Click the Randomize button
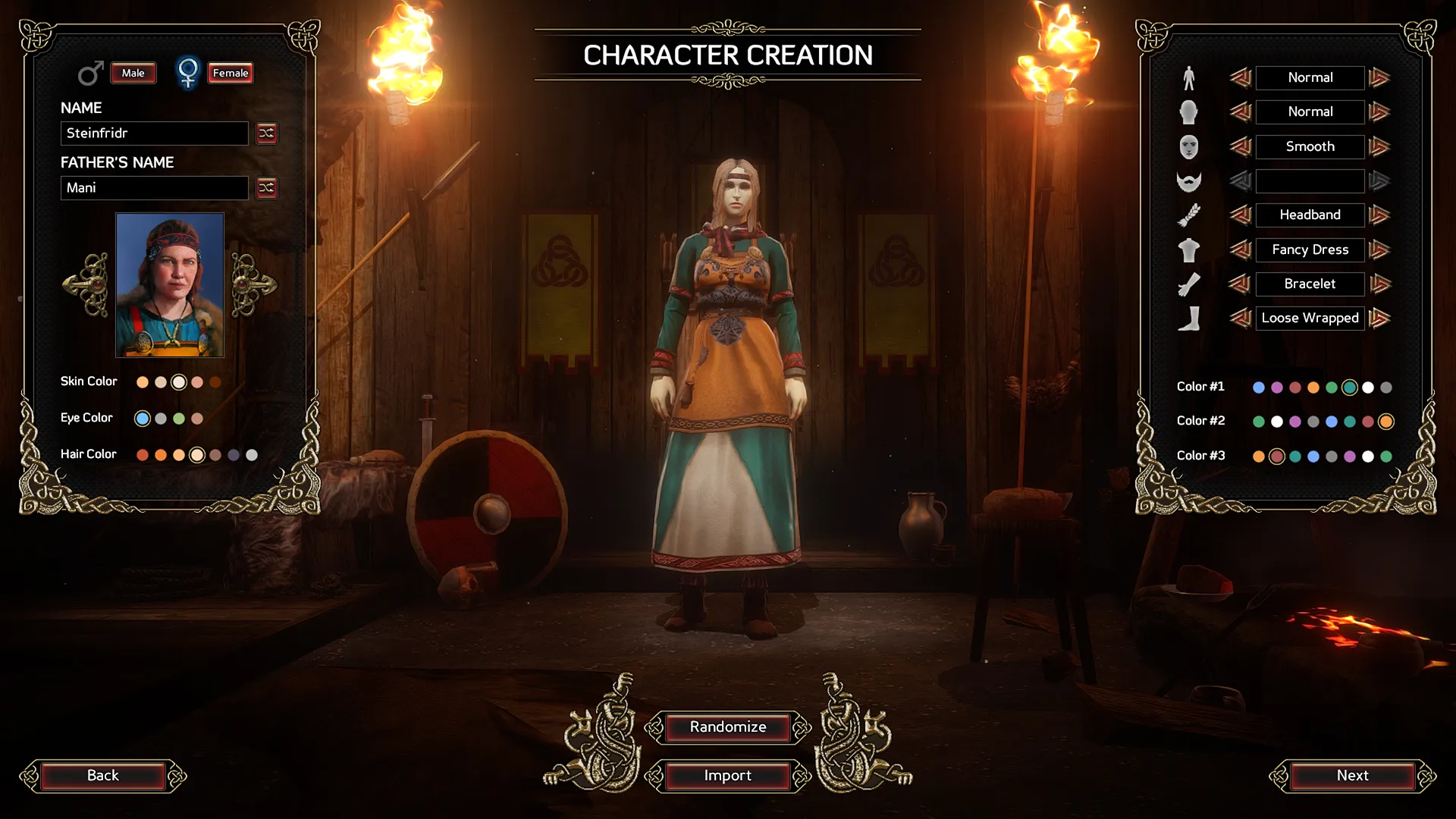Image resolution: width=1456 pixels, height=819 pixels. (x=728, y=727)
